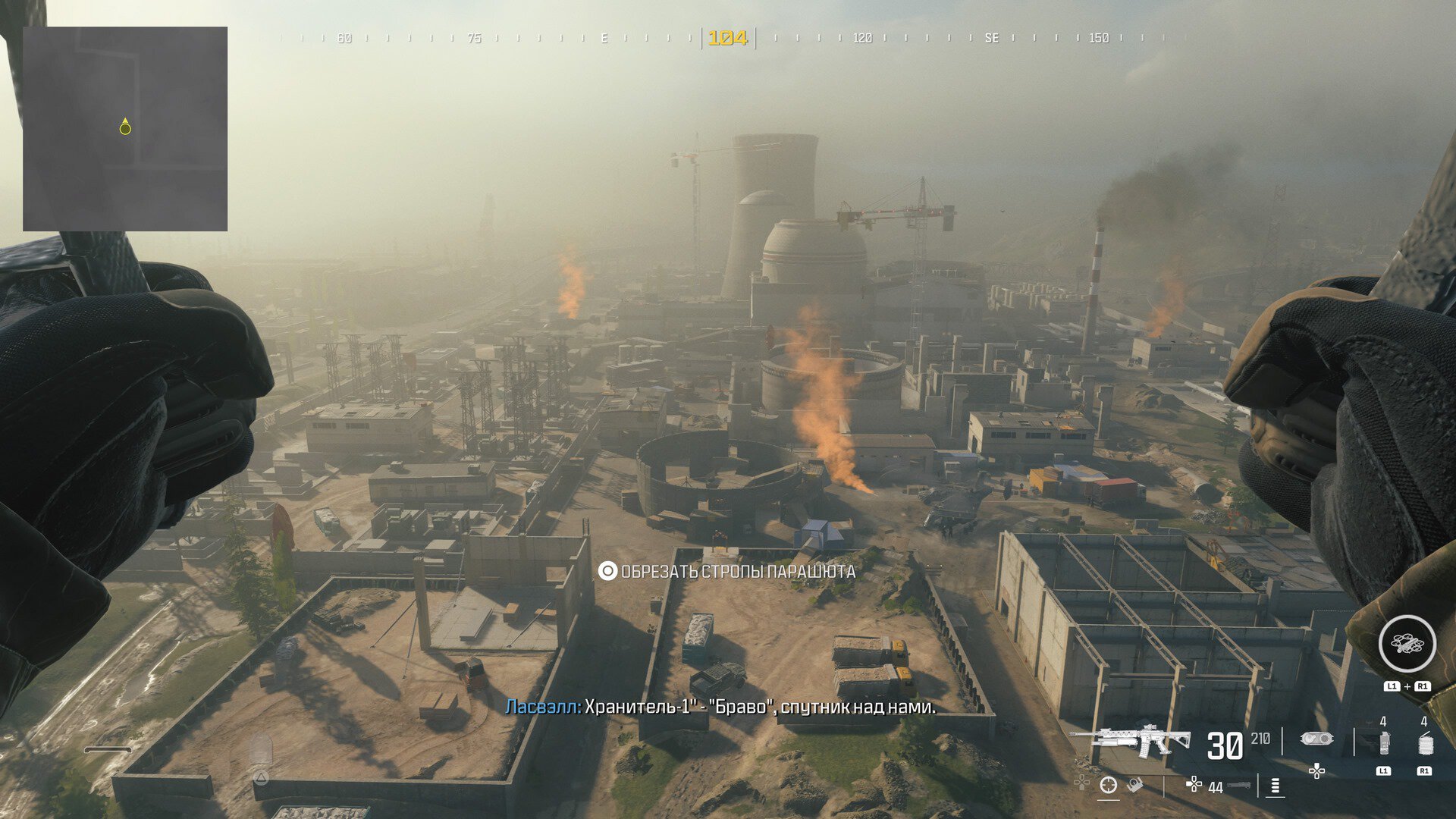Image resolution: width=1456 pixels, height=819 pixels.
Task: Toggle the night vision goggles icon
Action: pyautogui.click(x=1316, y=739)
